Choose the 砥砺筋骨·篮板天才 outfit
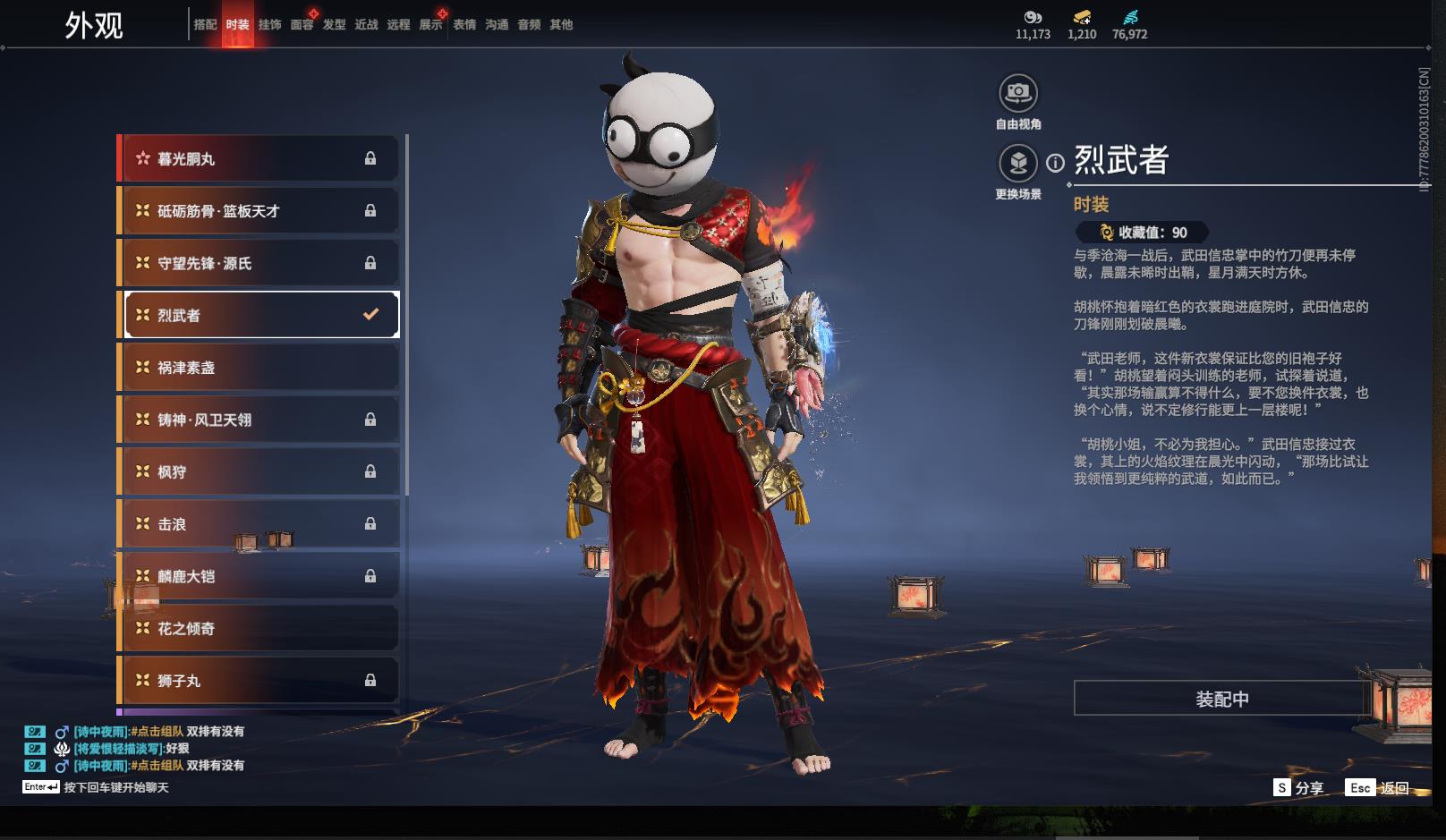 [259, 211]
